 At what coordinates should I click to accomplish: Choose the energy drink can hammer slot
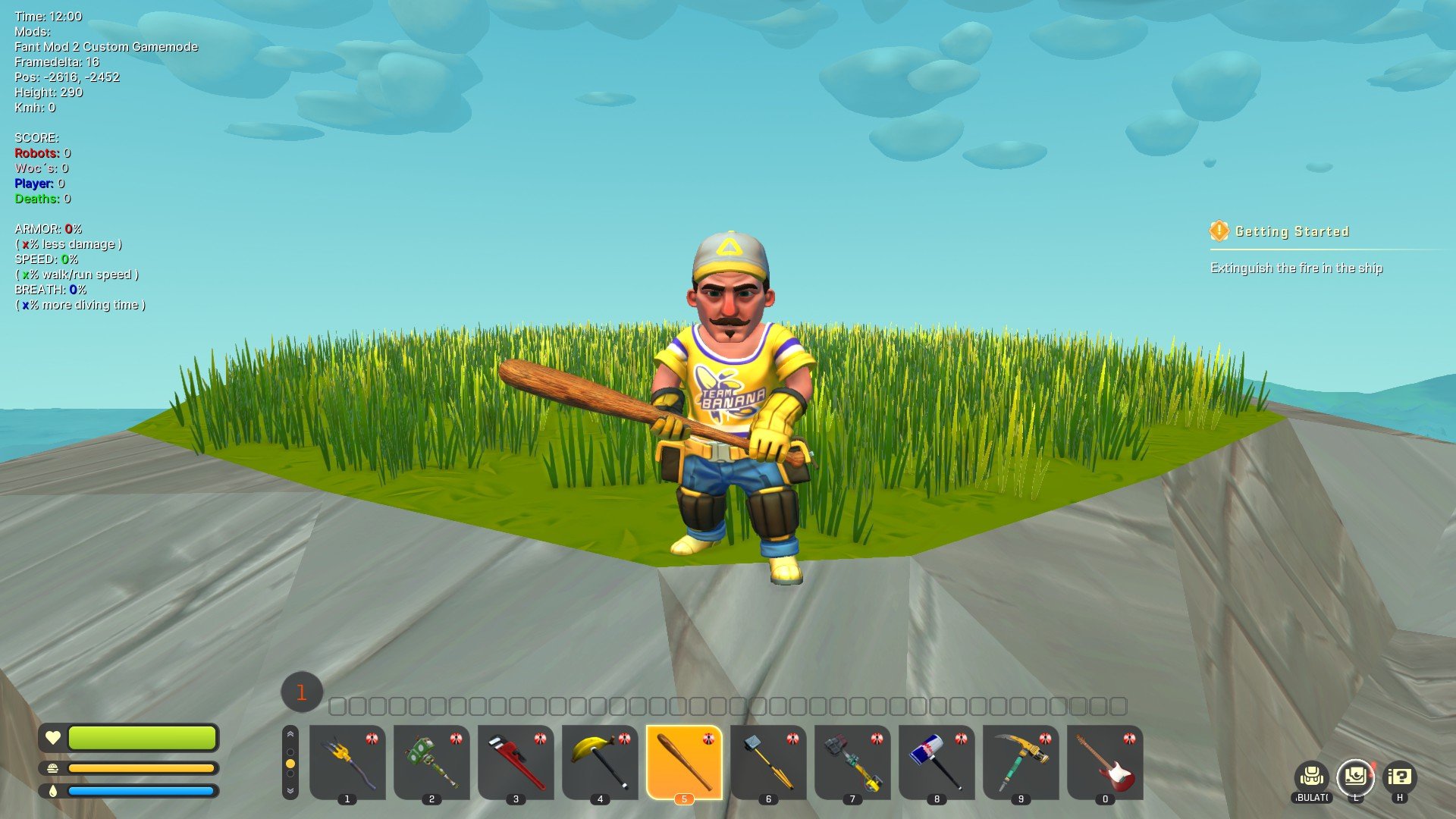[937, 761]
